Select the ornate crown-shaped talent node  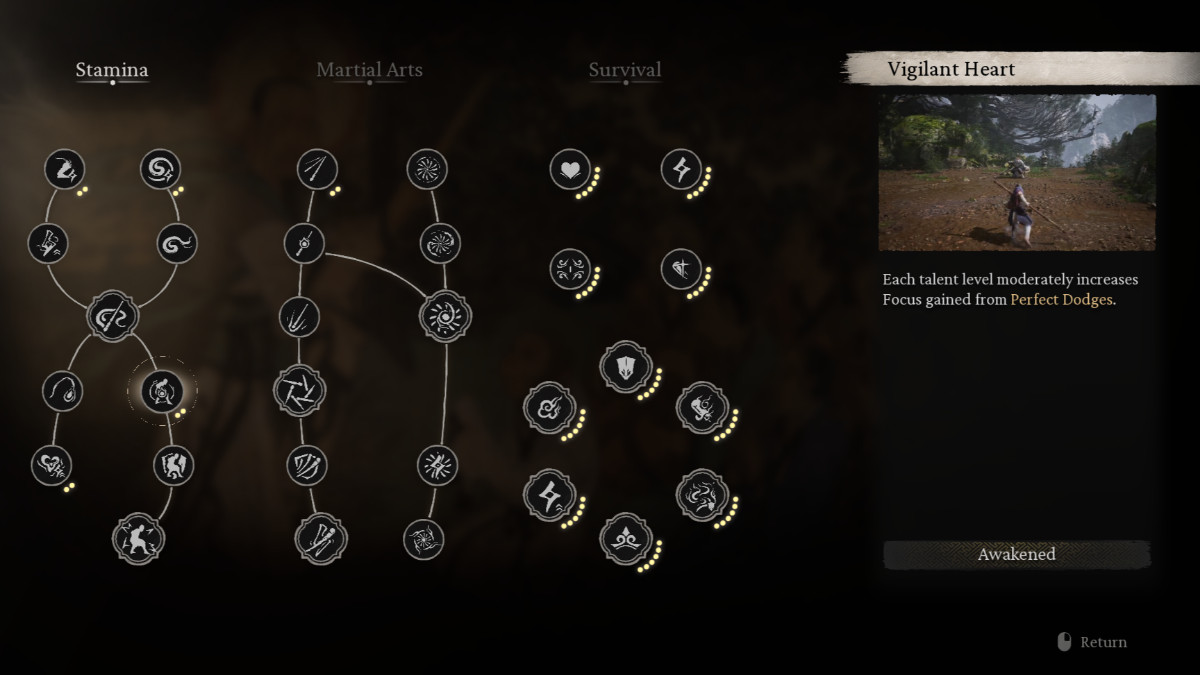[625, 540]
